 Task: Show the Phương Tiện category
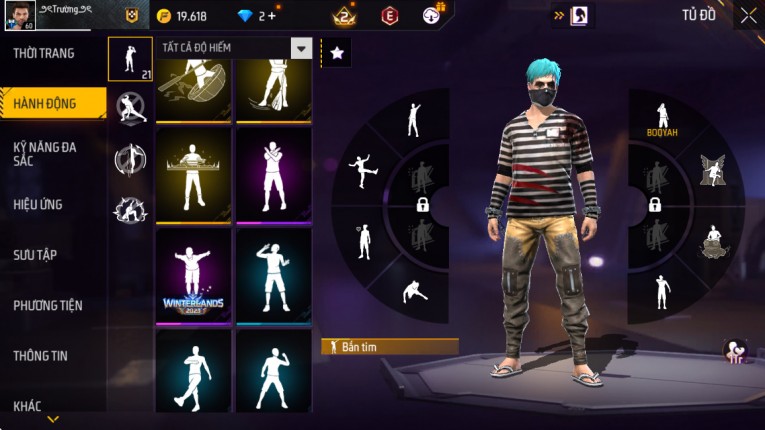pyautogui.click(x=48, y=305)
